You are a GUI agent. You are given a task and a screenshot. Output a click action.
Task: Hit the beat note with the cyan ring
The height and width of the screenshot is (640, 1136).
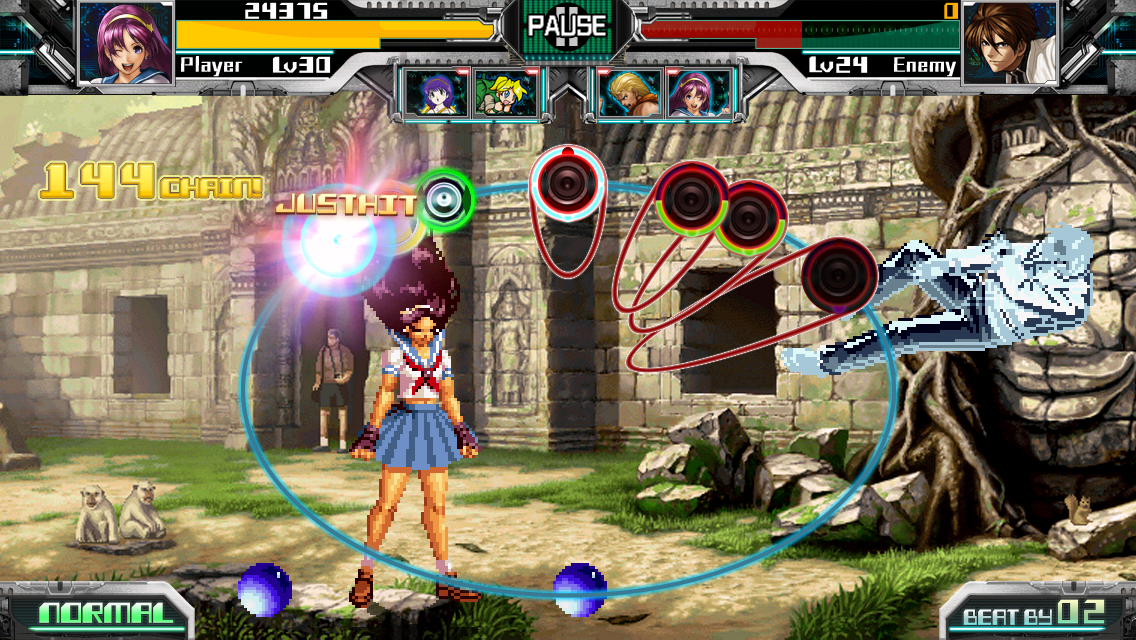pyautogui.click(x=568, y=182)
